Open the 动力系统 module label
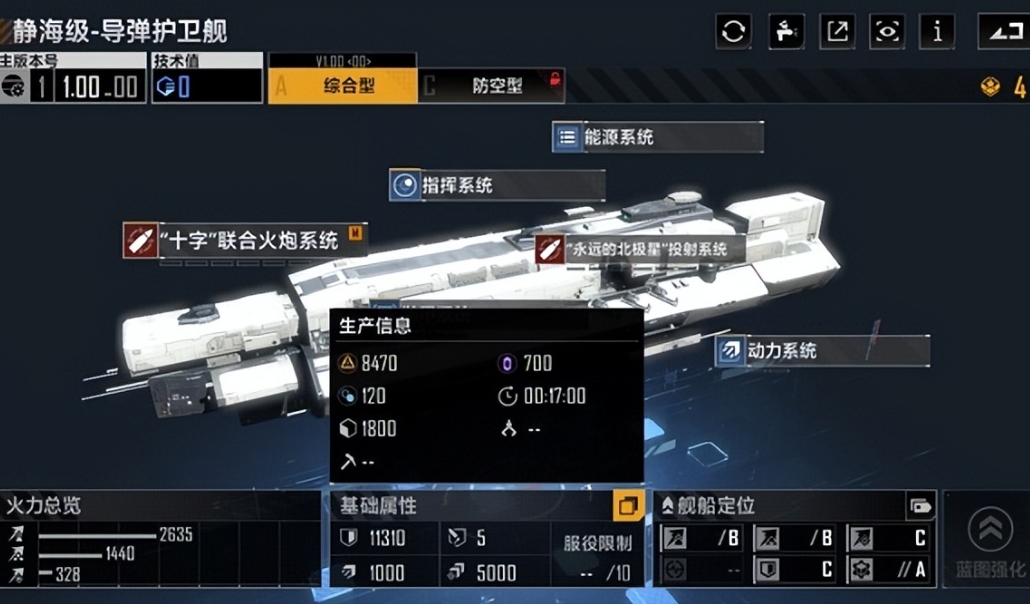1030x604 pixels. [x=821, y=351]
